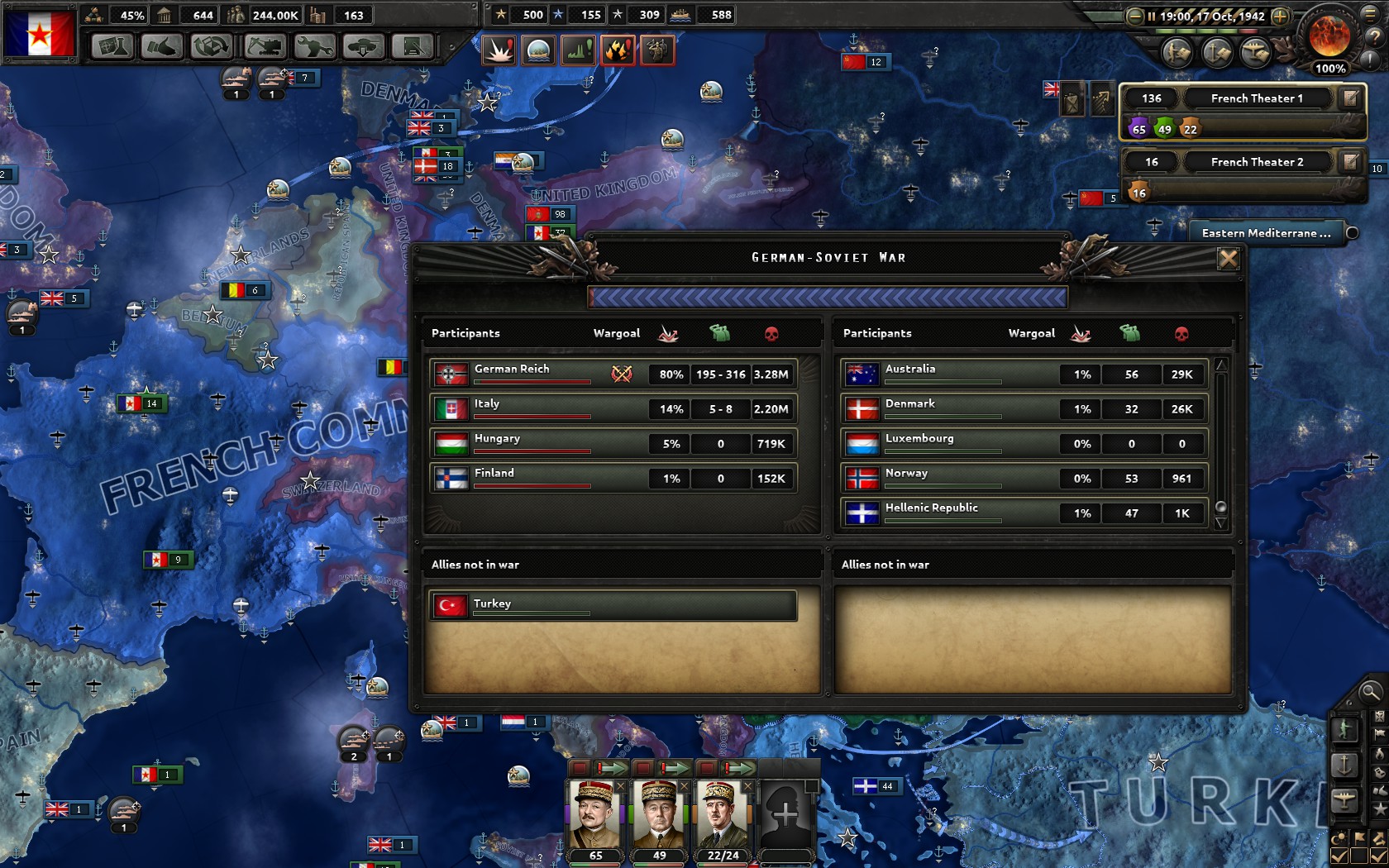Open the Construction menu (crane icon)
The height and width of the screenshot is (868, 1389).
(264, 47)
